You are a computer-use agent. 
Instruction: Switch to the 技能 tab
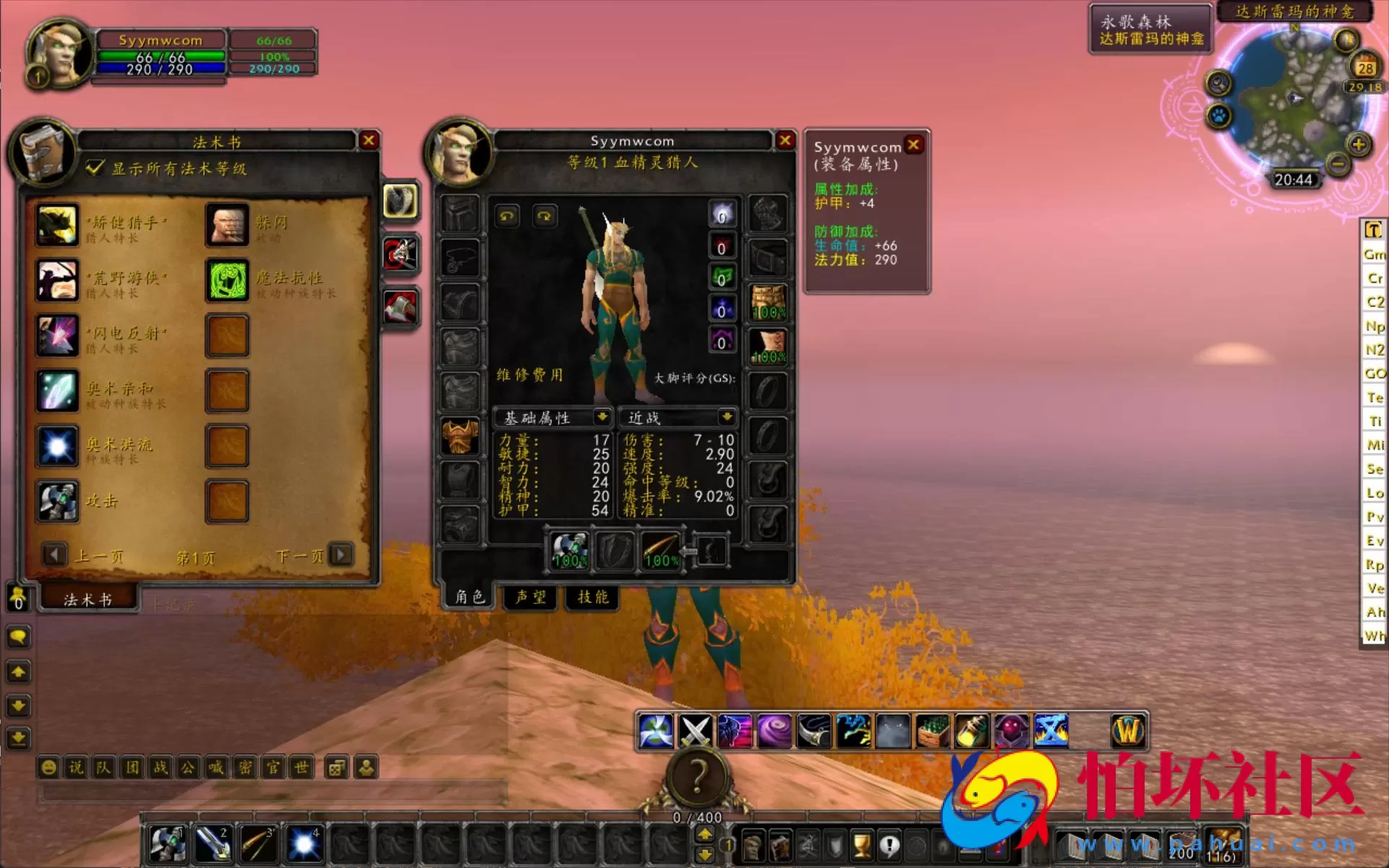click(x=591, y=598)
